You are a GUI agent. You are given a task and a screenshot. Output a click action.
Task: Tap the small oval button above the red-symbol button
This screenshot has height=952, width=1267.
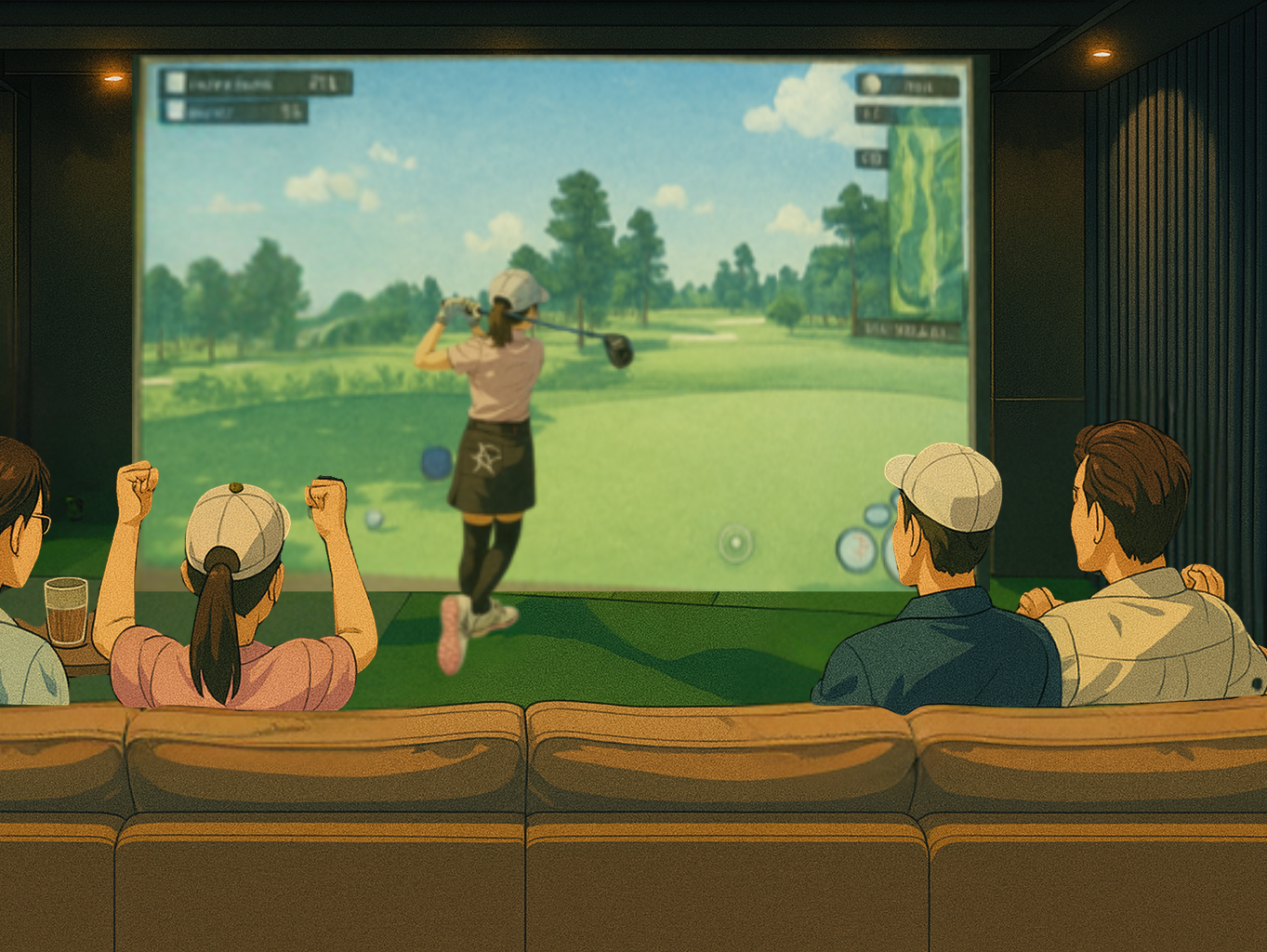877,514
